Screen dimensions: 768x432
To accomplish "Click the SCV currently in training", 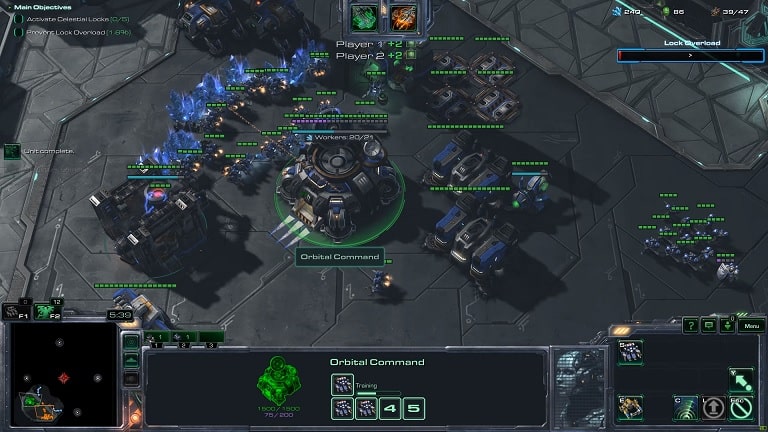I will point(342,384).
